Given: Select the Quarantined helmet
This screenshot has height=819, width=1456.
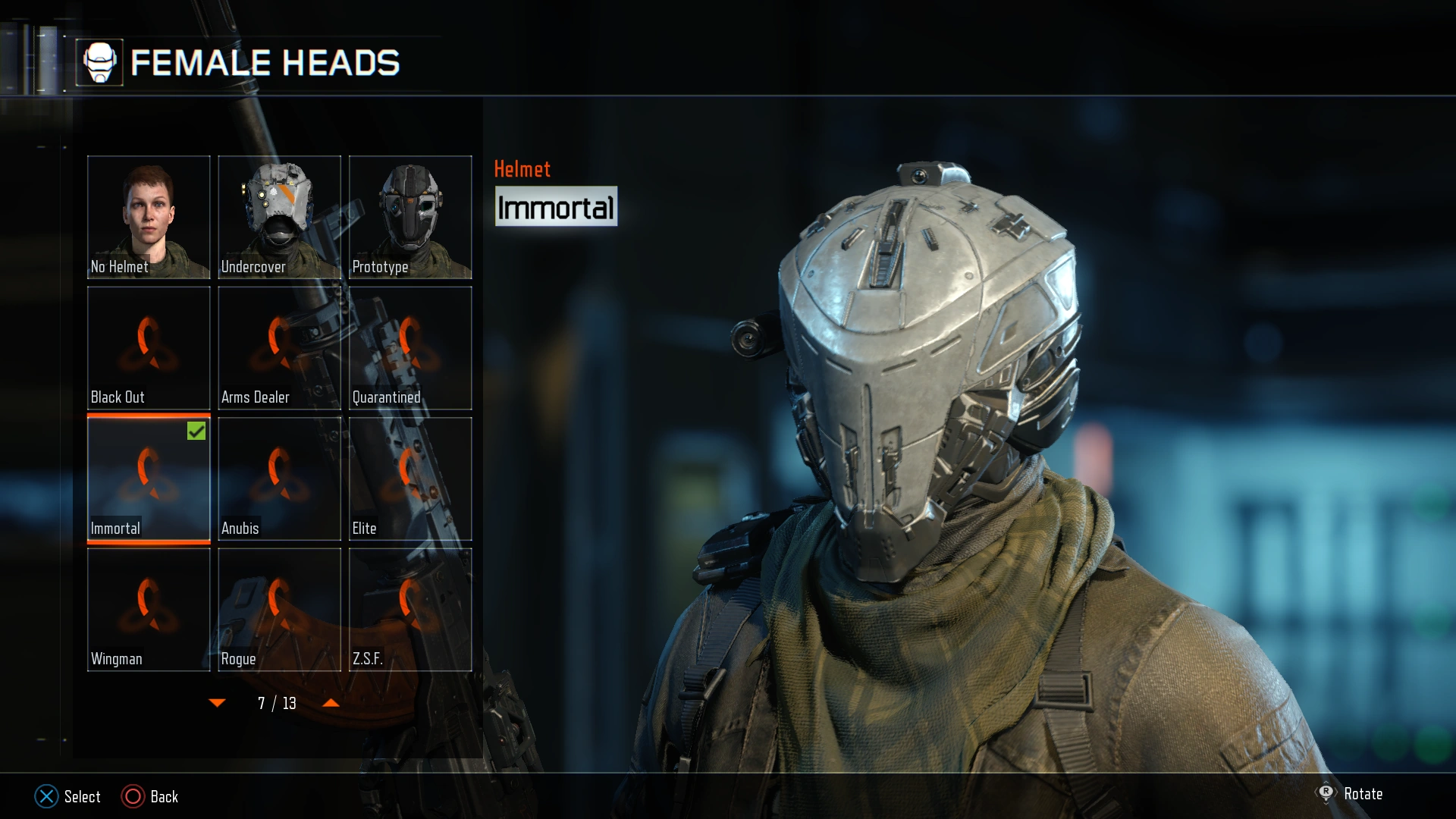Looking at the screenshot, I should pos(410,348).
